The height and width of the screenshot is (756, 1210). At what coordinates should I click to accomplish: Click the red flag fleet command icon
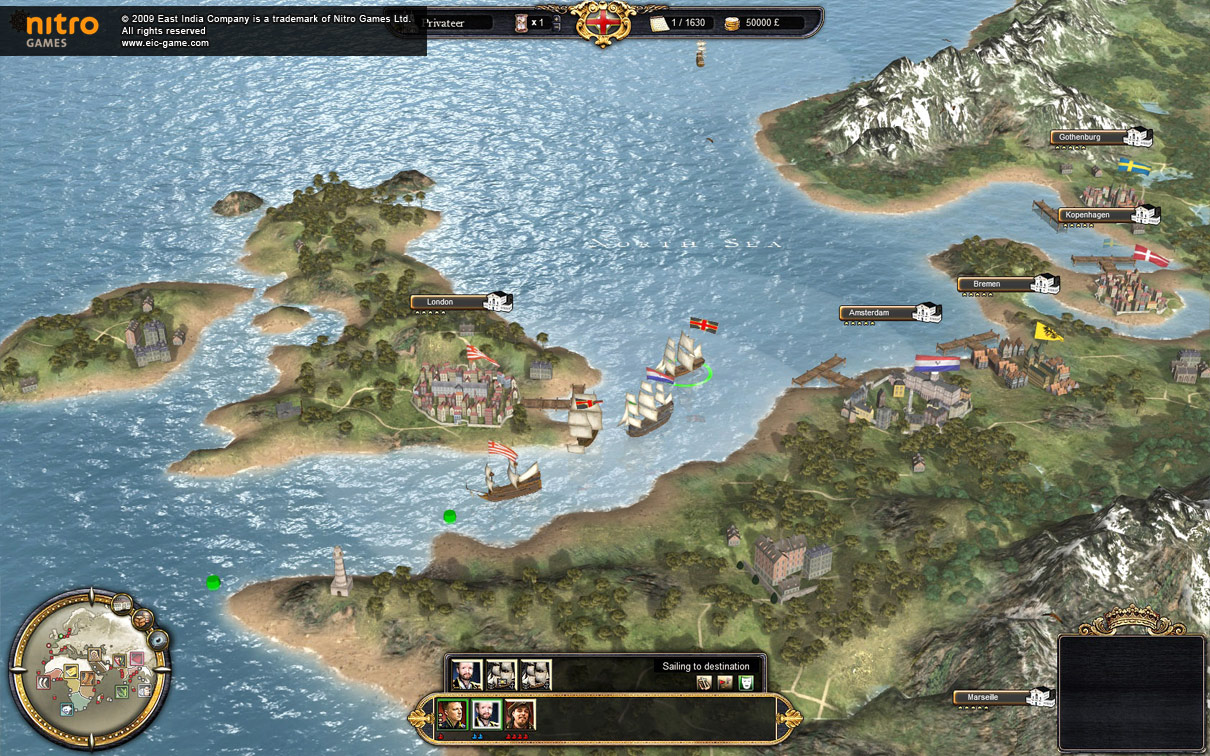tap(725, 683)
